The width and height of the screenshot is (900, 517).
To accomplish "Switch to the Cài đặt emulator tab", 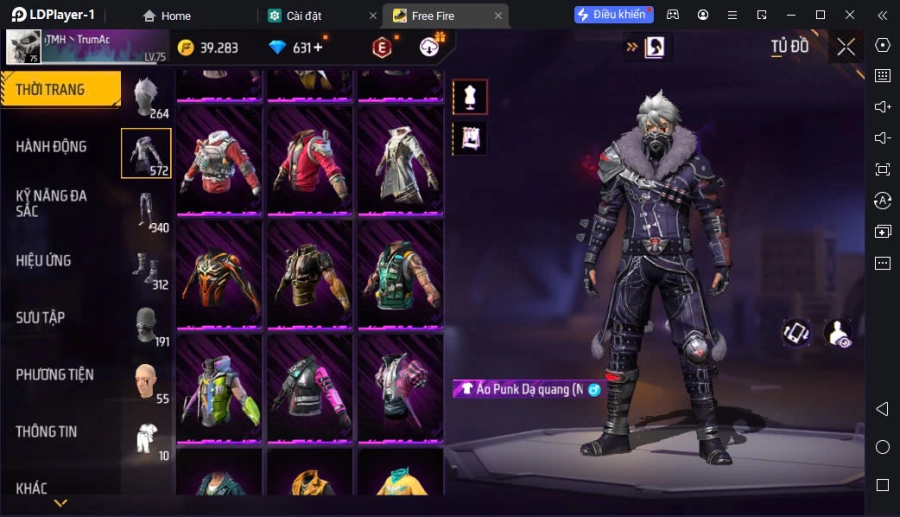I will coord(310,16).
